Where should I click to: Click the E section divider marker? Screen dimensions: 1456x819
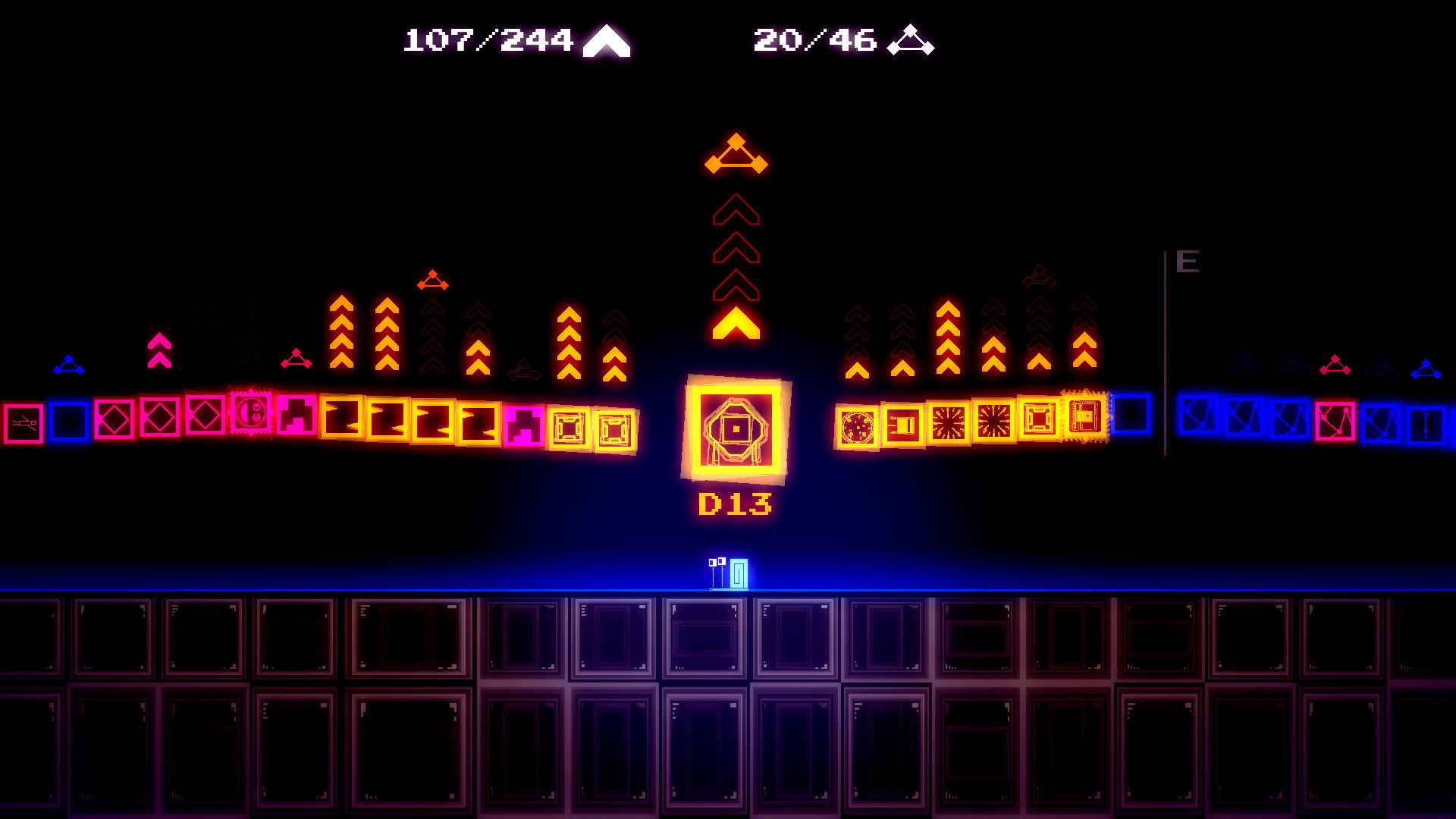click(x=1186, y=263)
